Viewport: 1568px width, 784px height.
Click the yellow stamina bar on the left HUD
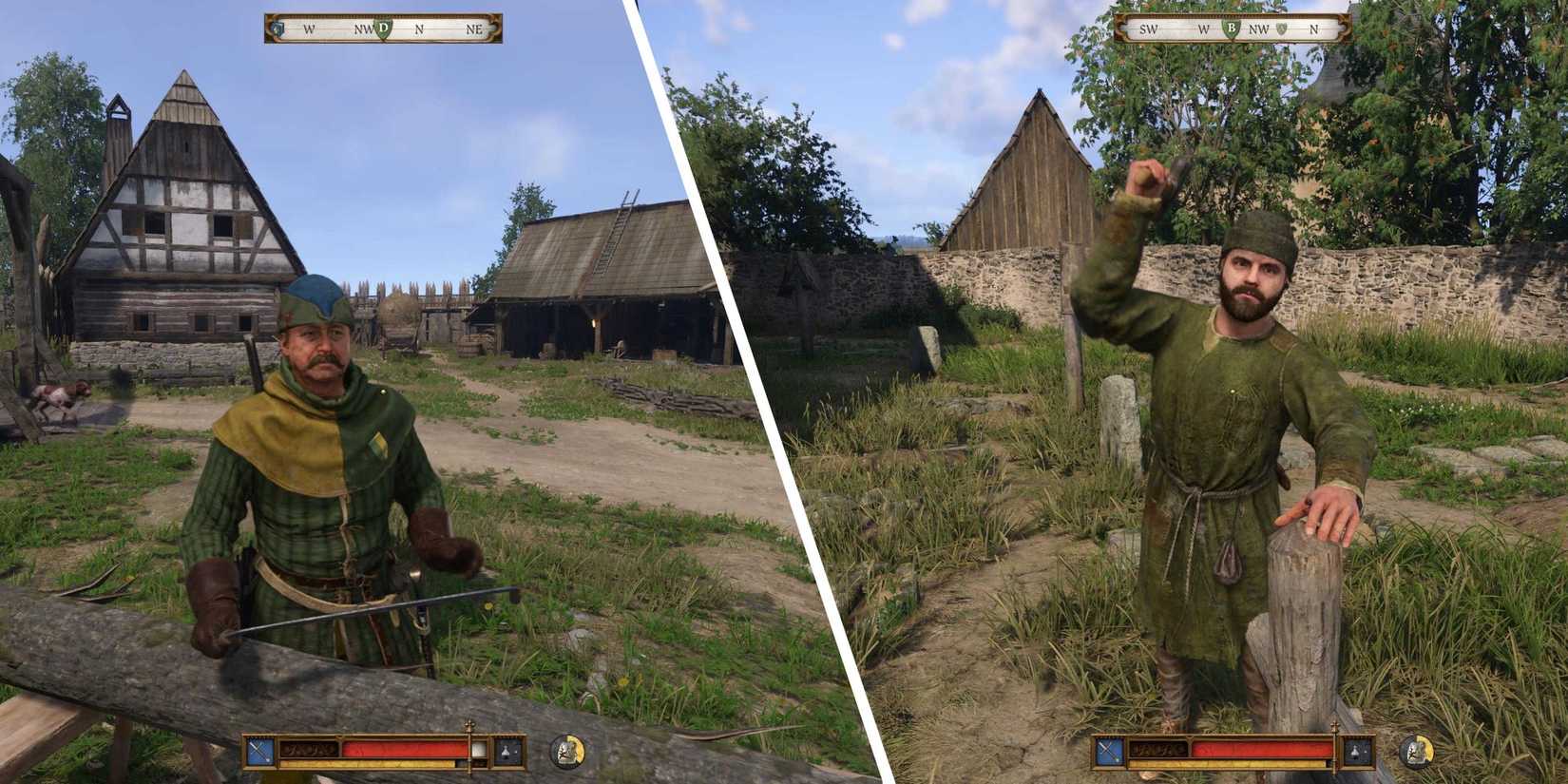tap(365, 763)
